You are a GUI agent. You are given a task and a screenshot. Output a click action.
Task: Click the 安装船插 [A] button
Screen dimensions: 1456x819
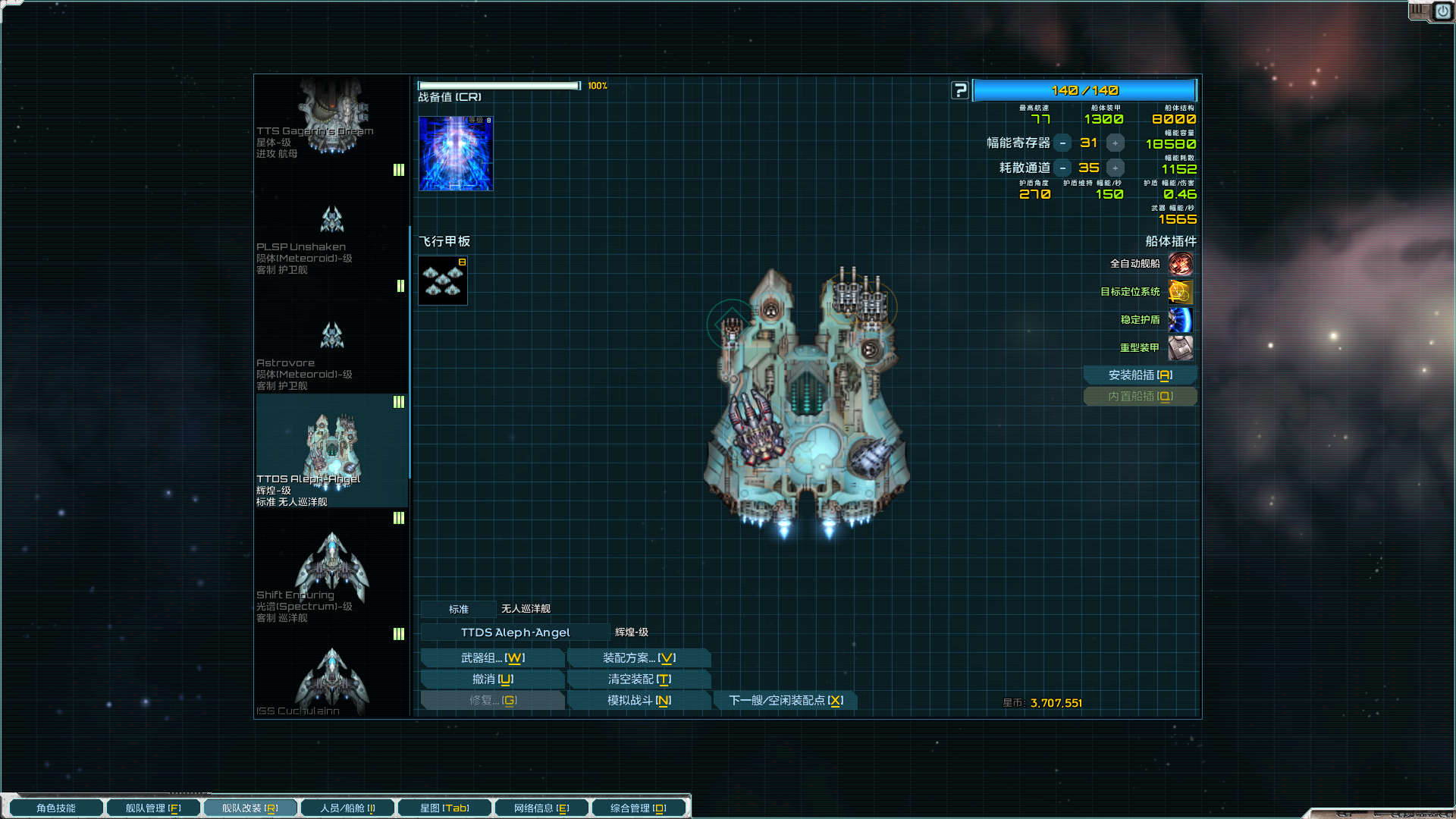tap(1140, 375)
